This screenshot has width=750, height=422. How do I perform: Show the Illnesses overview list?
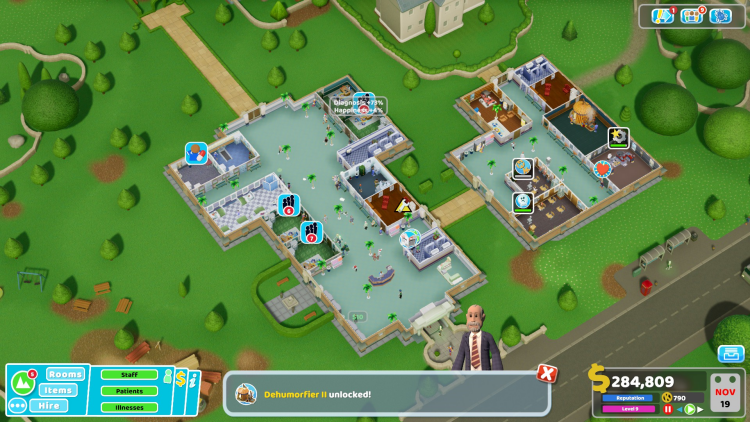[x=129, y=407]
